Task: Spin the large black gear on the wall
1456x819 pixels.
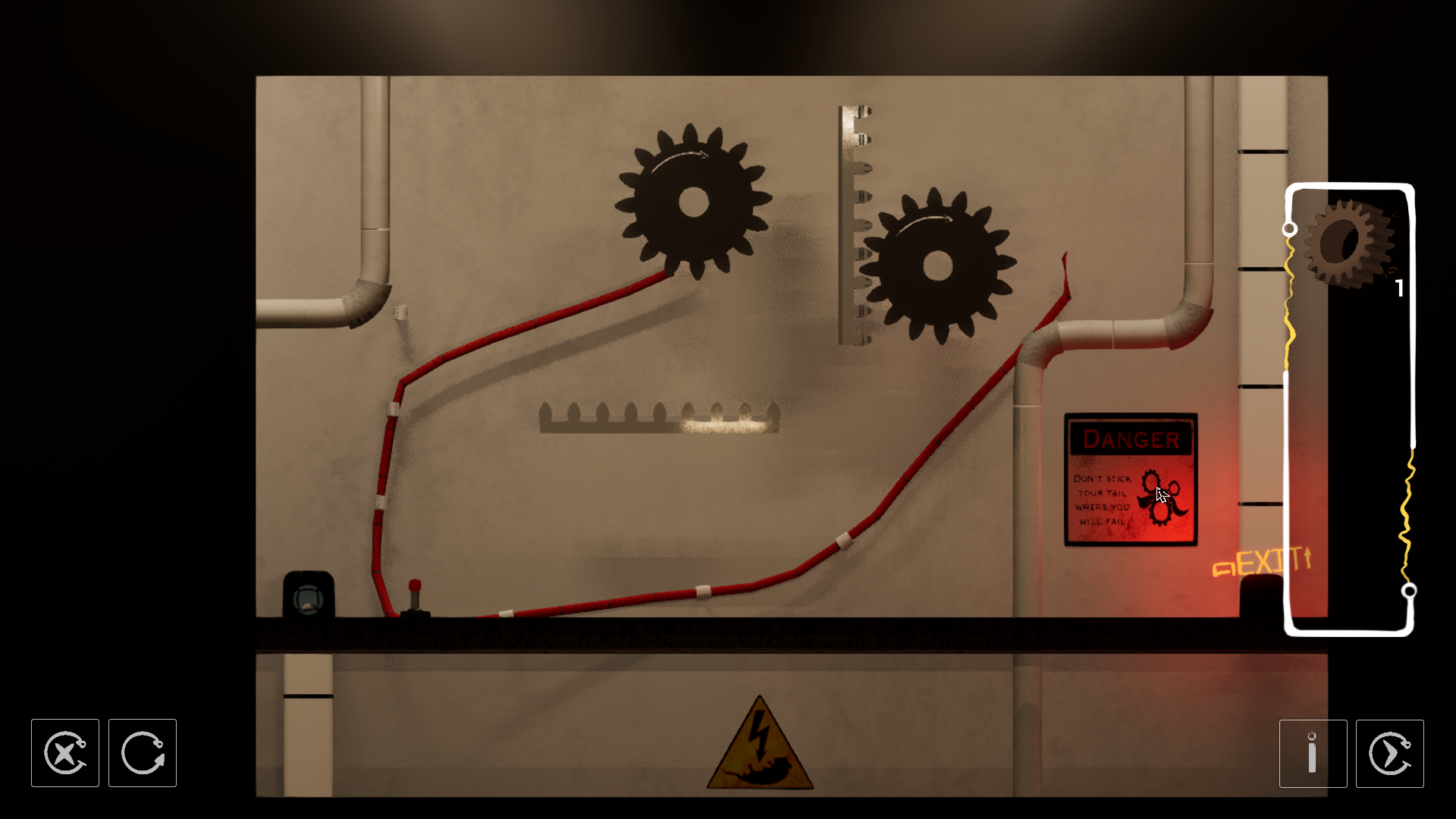Action: coord(691,201)
